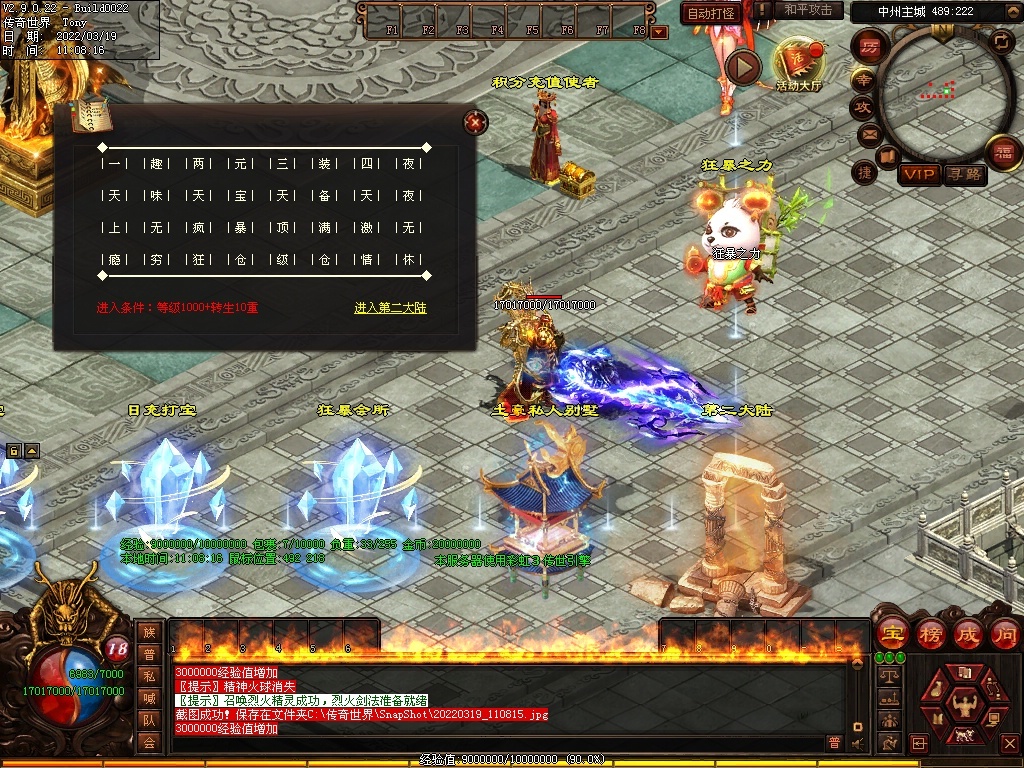Viewport: 1024px width, 768px height.
Task: Open the 成 achievements button
Action: pos(967,633)
